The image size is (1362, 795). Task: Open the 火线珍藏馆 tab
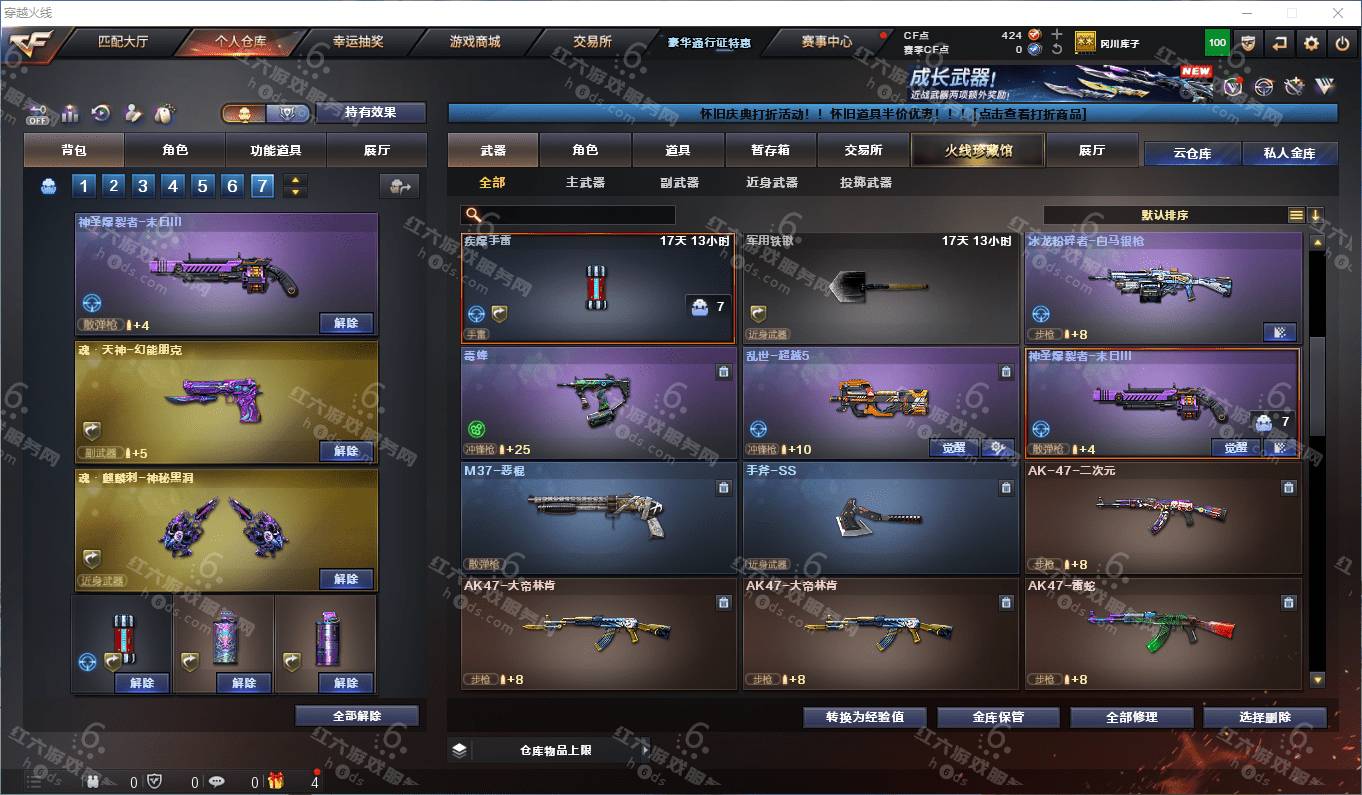pos(977,150)
